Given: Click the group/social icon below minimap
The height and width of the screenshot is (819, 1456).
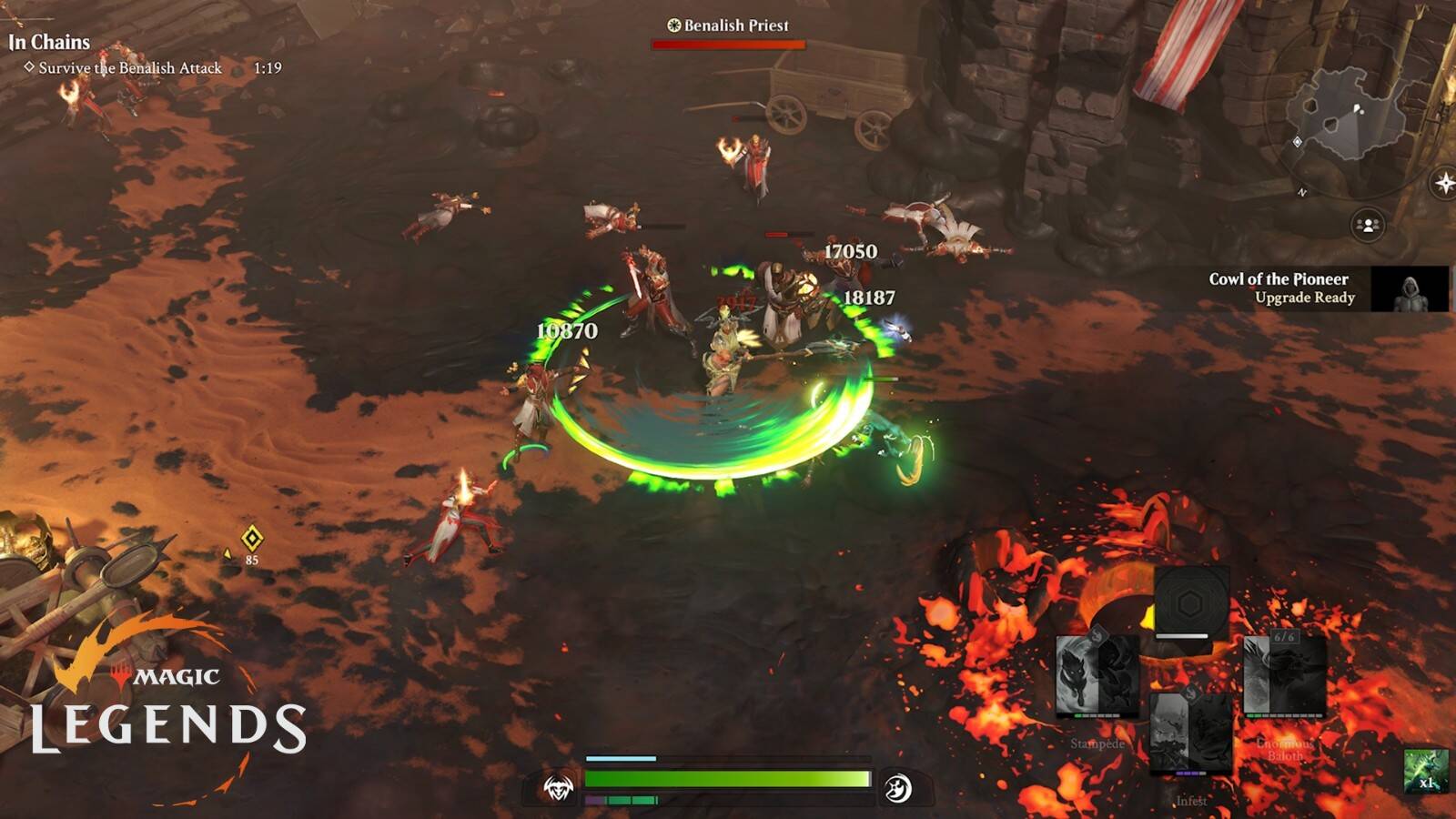Looking at the screenshot, I should coord(1367,225).
